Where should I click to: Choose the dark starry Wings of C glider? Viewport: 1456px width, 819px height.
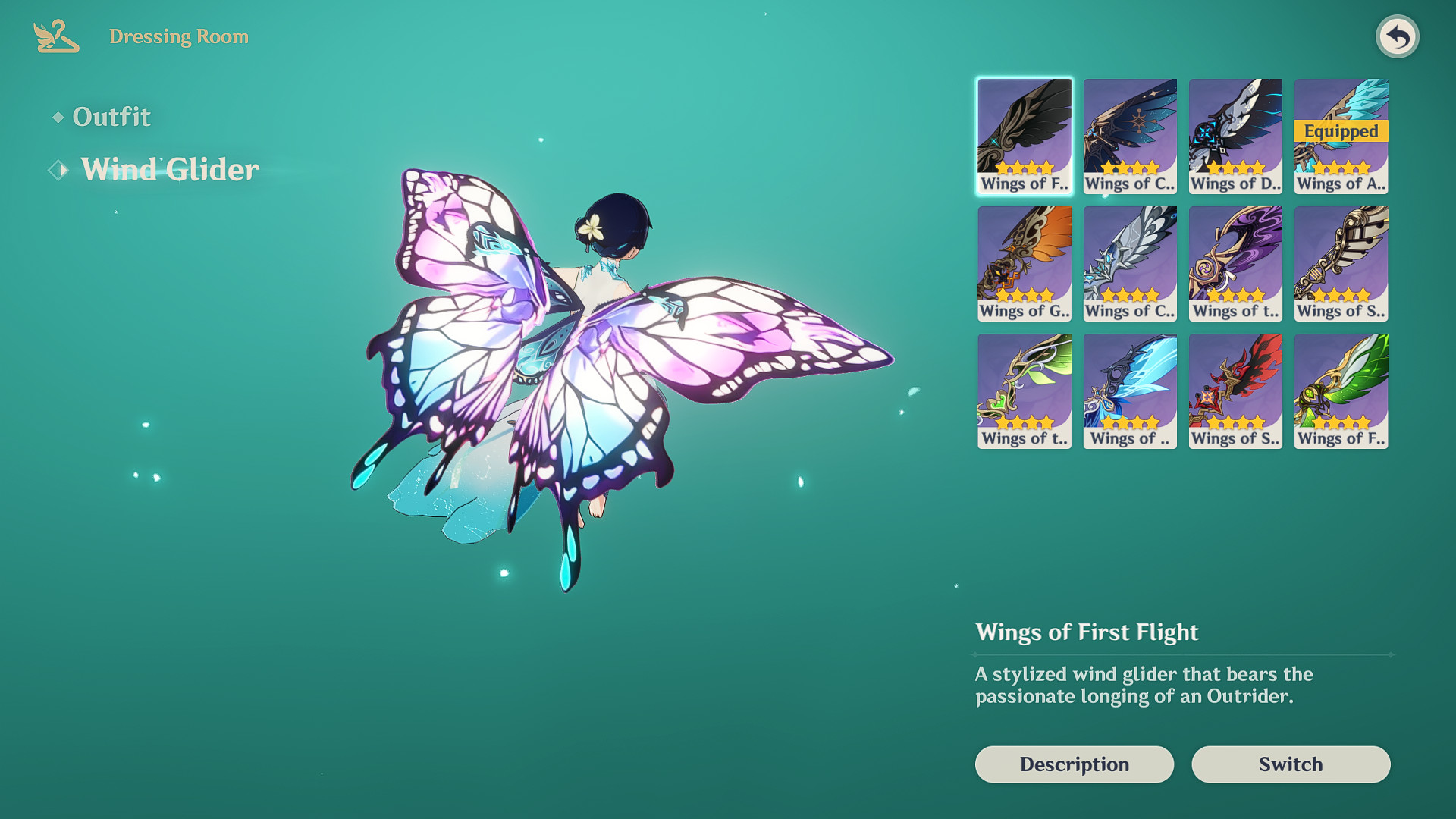(x=1129, y=135)
